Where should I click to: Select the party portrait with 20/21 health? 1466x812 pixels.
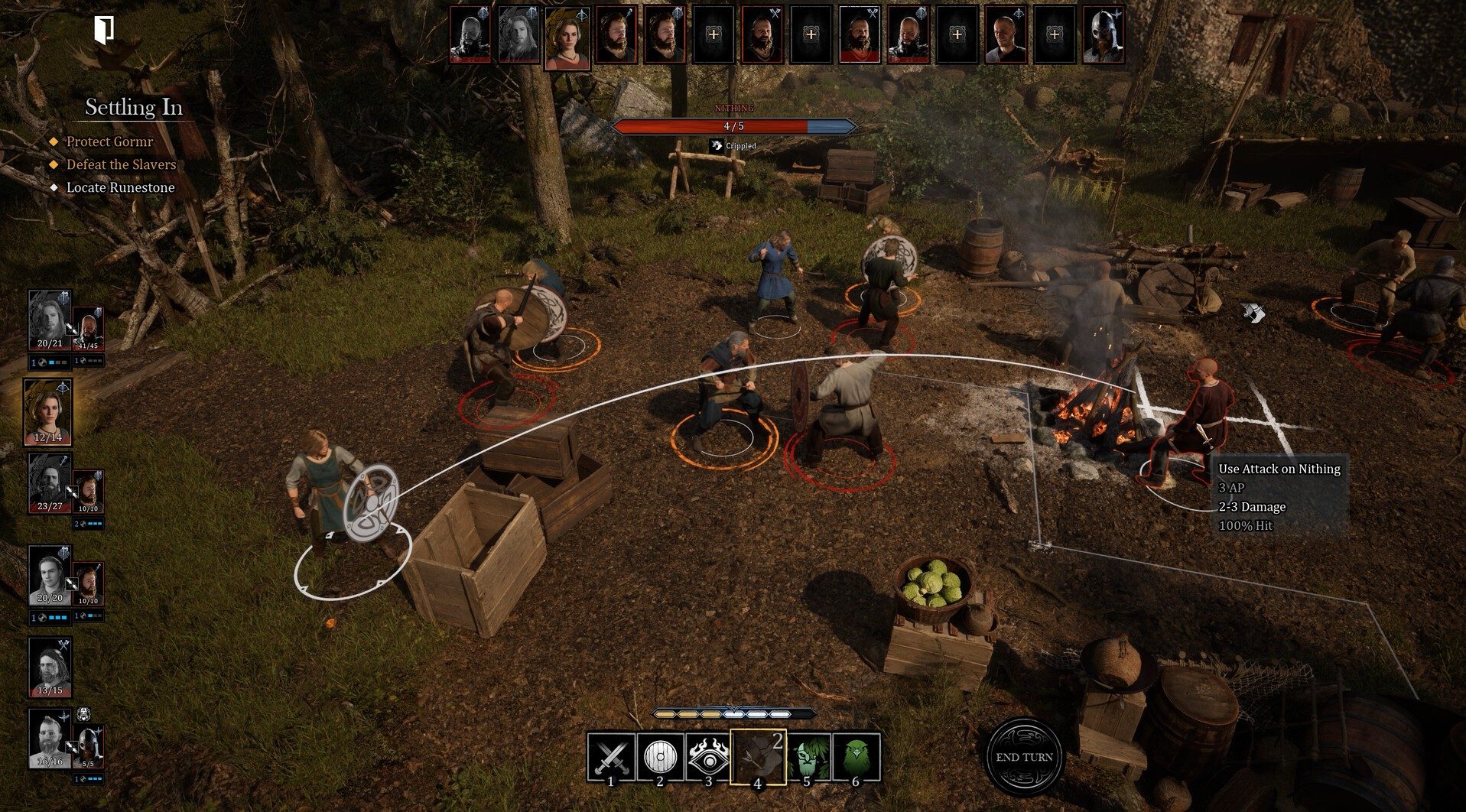tap(50, 320)
